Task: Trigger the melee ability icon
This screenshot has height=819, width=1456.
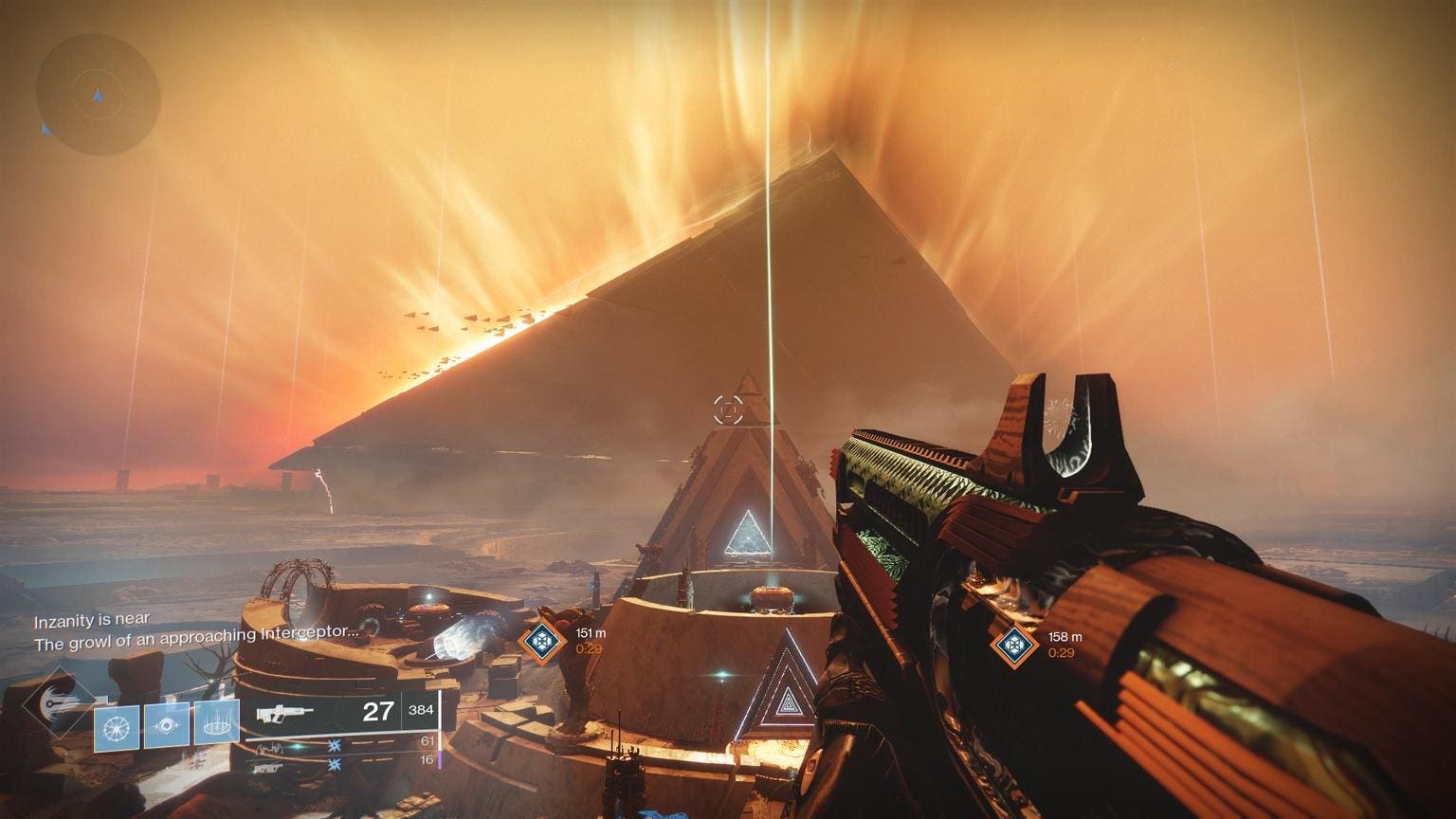Action: [167, 727]
